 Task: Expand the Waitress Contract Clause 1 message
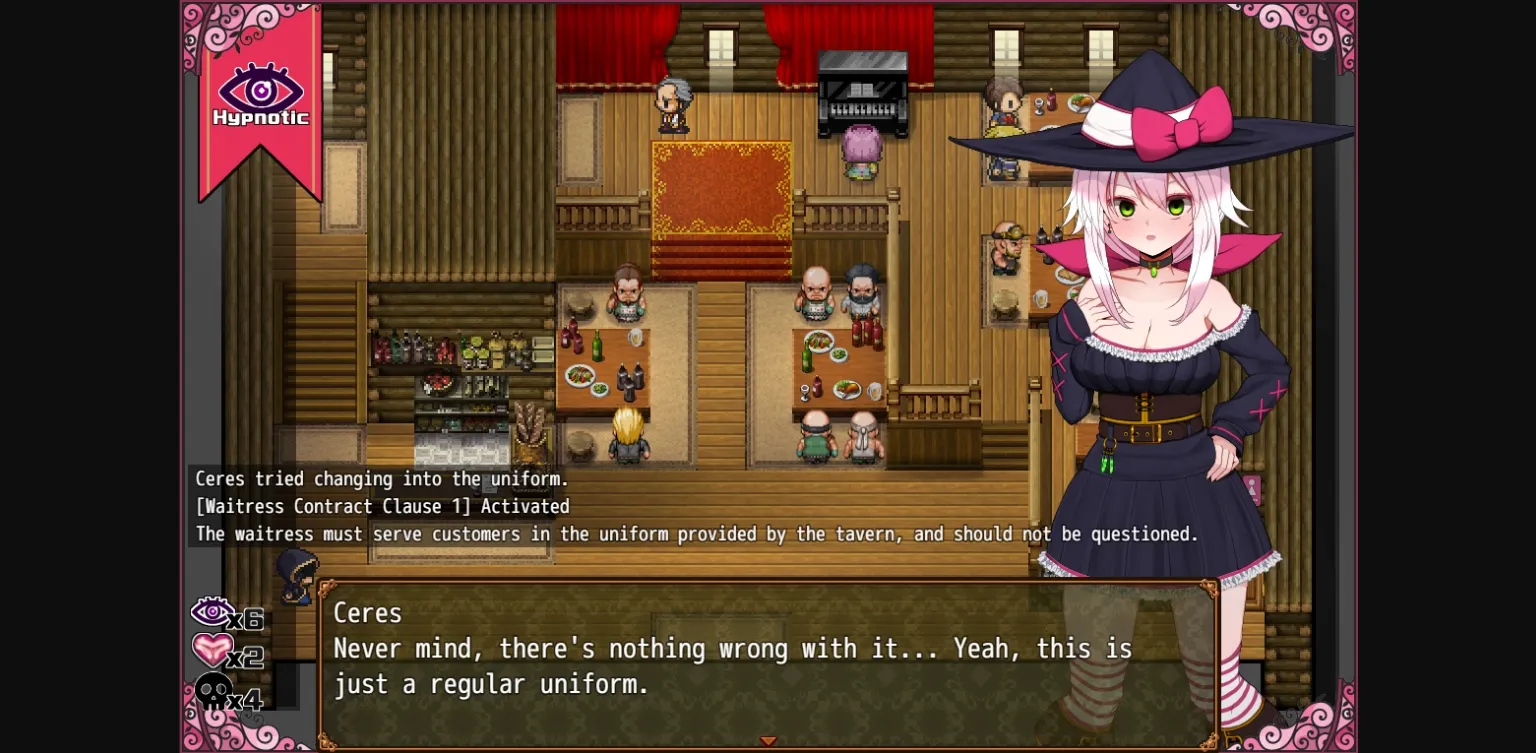pos(380,506)
